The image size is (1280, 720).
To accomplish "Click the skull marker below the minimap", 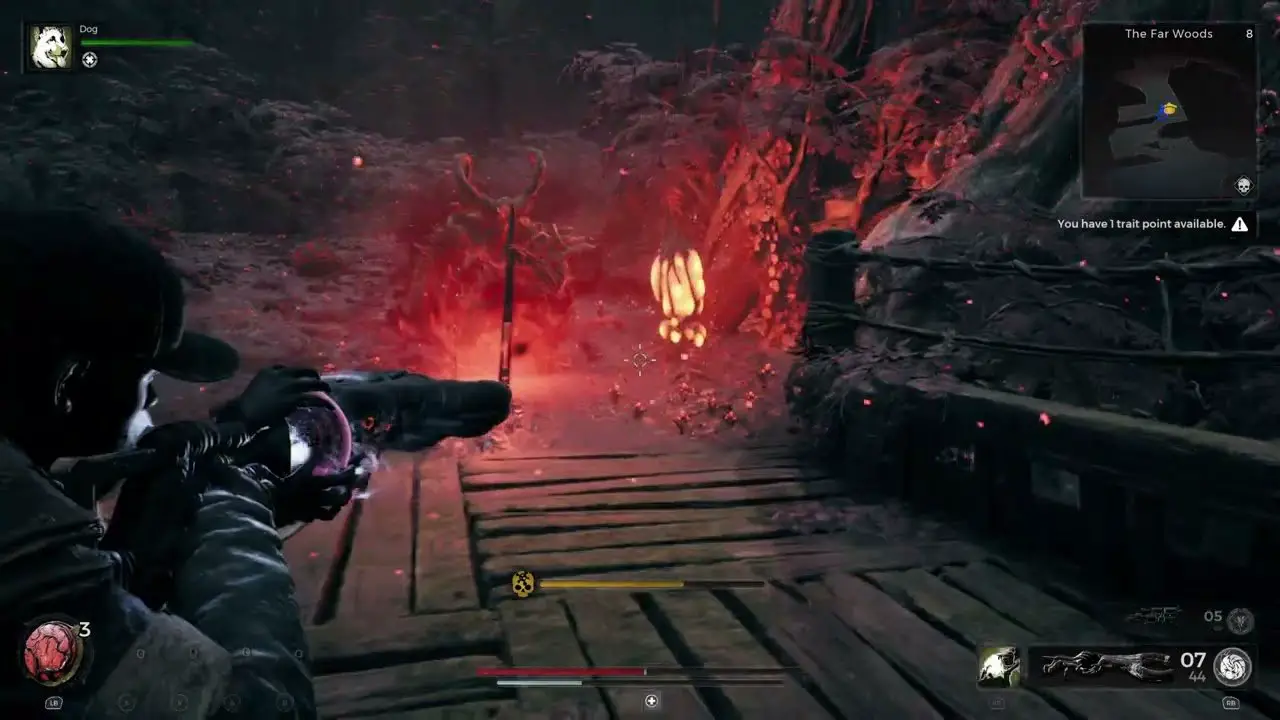I will click(x=1243, y=185).
